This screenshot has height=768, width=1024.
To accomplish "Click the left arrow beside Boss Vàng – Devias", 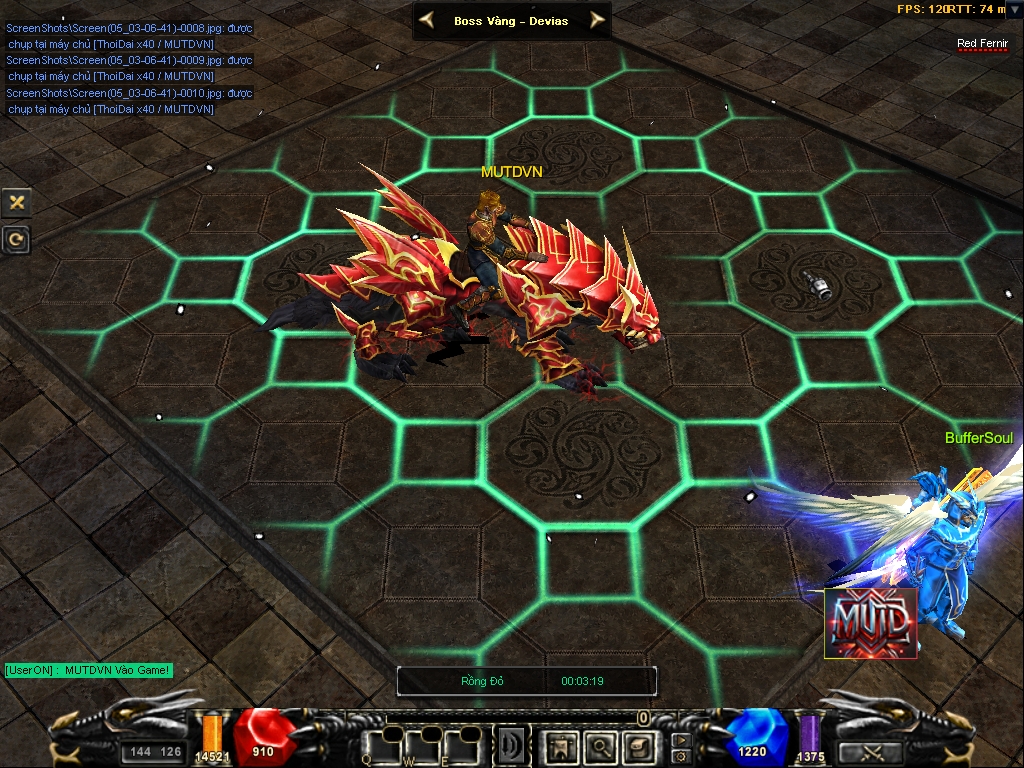I will click(x=426, y=20).
